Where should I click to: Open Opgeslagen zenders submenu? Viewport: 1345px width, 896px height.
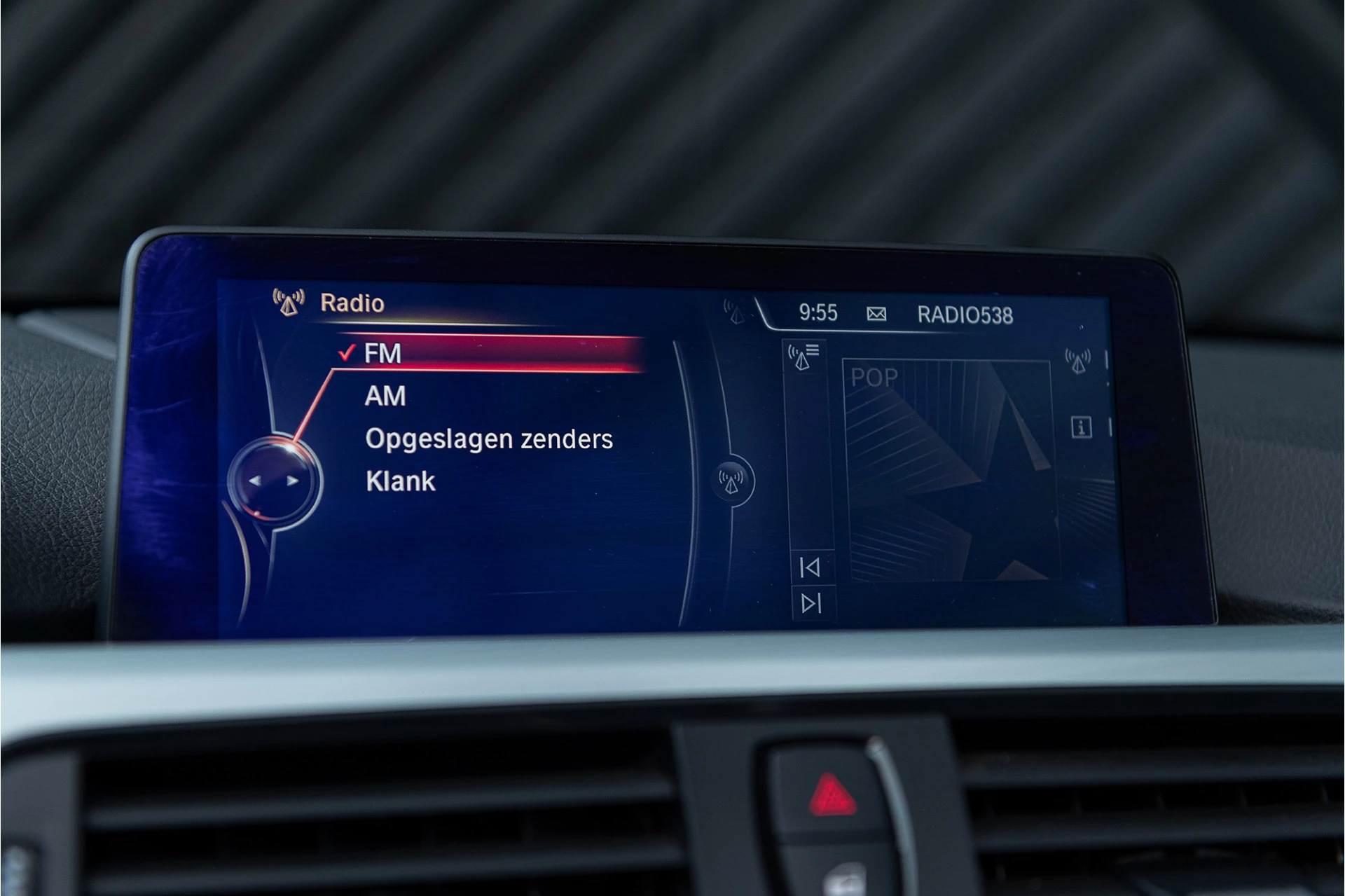tap(488, 439)
